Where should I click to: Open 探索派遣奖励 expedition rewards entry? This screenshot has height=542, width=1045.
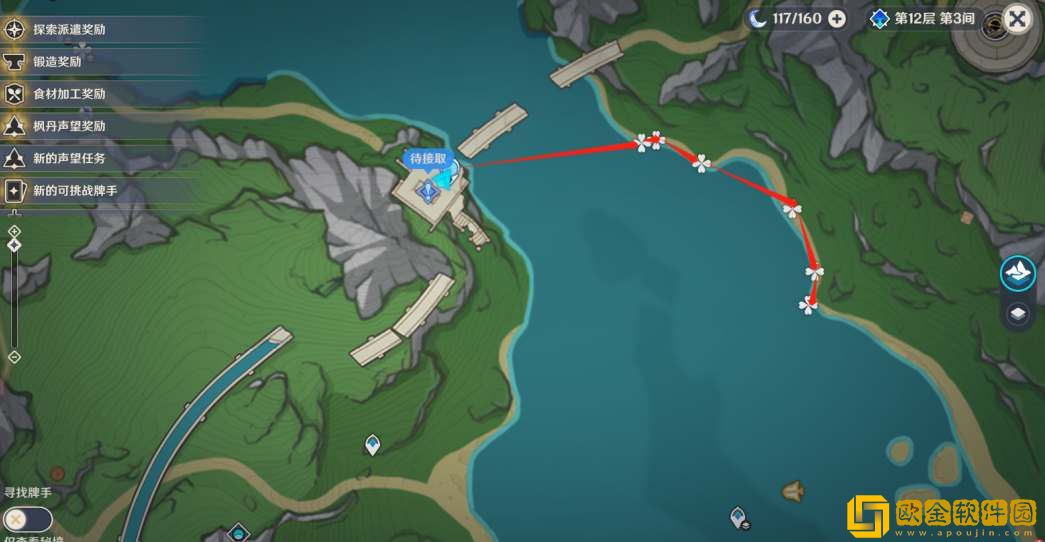68,29
